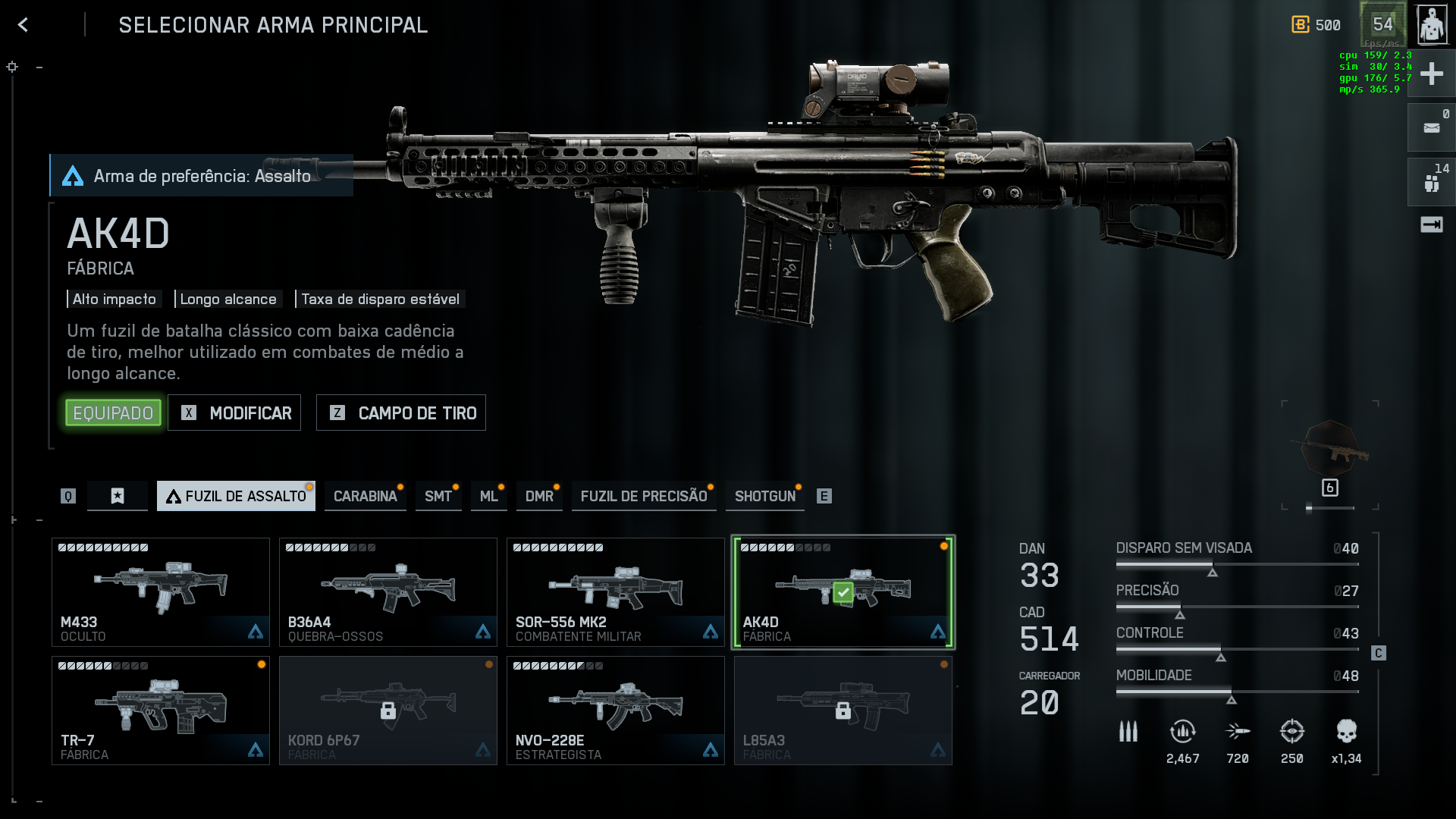
Task: Show the DMR weapons tab
Action: tap(539, 496)
